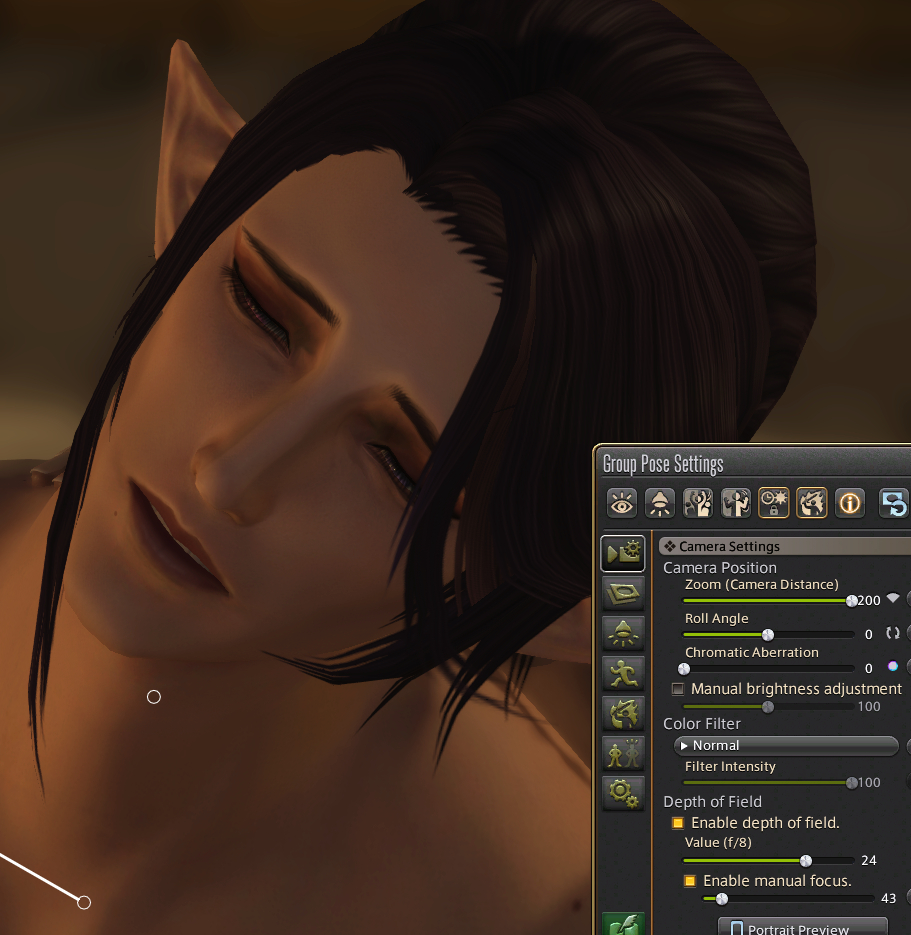Click the Filter Intensity slider
The height and width of the screenshot is (935, 911).
[x=767, y=782]
